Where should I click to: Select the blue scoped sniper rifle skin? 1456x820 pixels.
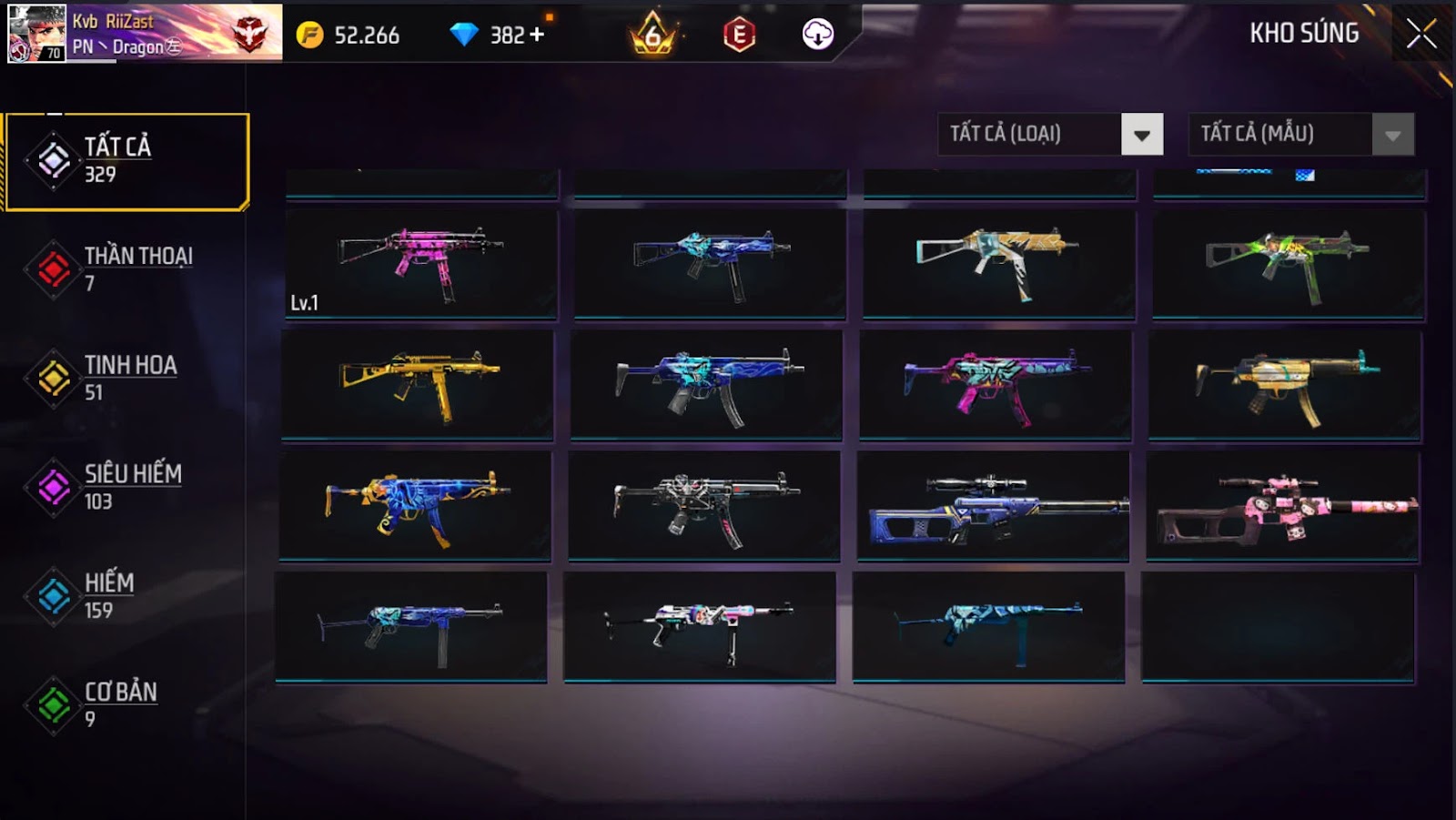click(993, 506)
